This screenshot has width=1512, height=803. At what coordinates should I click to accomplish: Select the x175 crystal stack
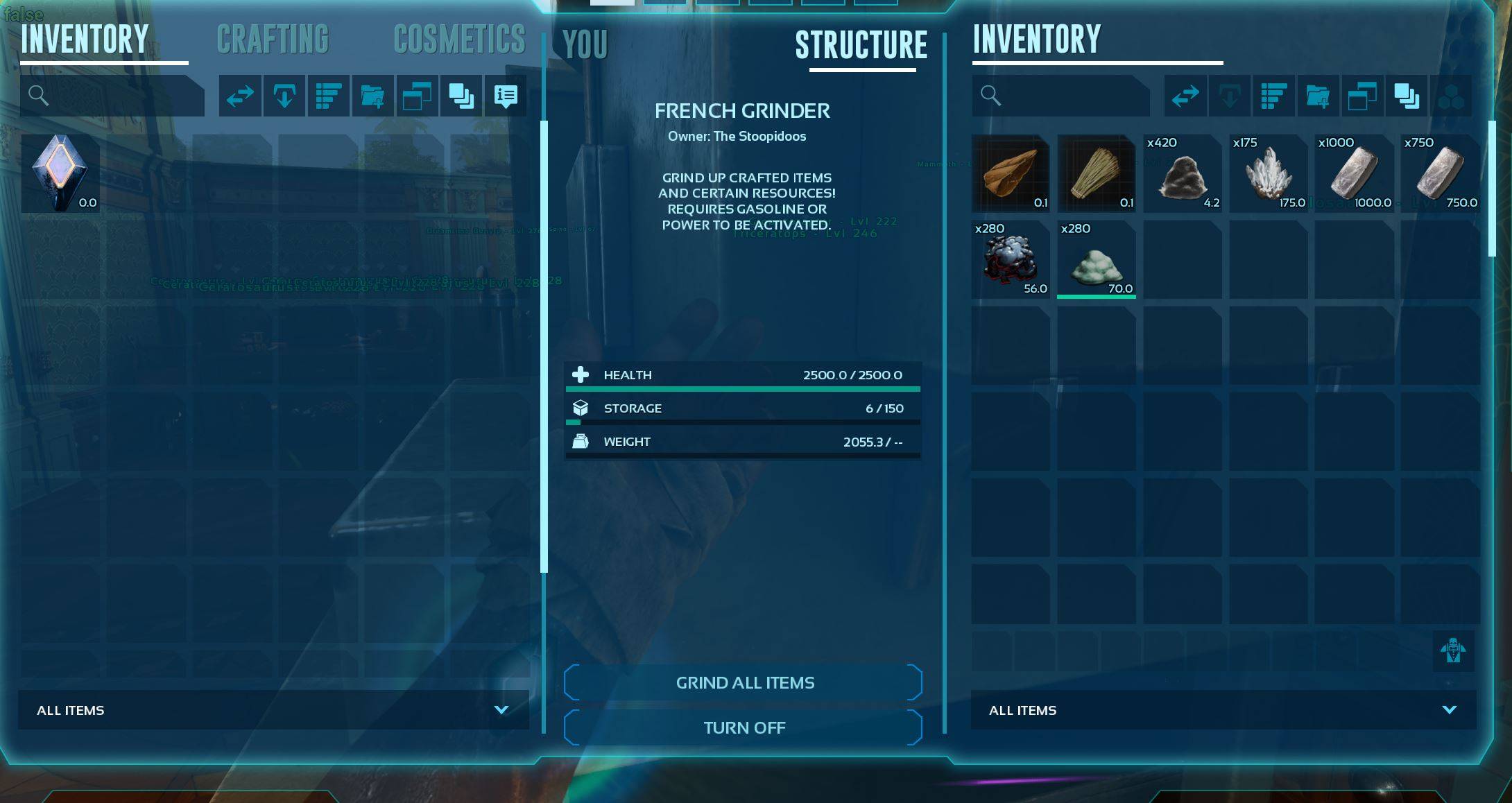1268,173
